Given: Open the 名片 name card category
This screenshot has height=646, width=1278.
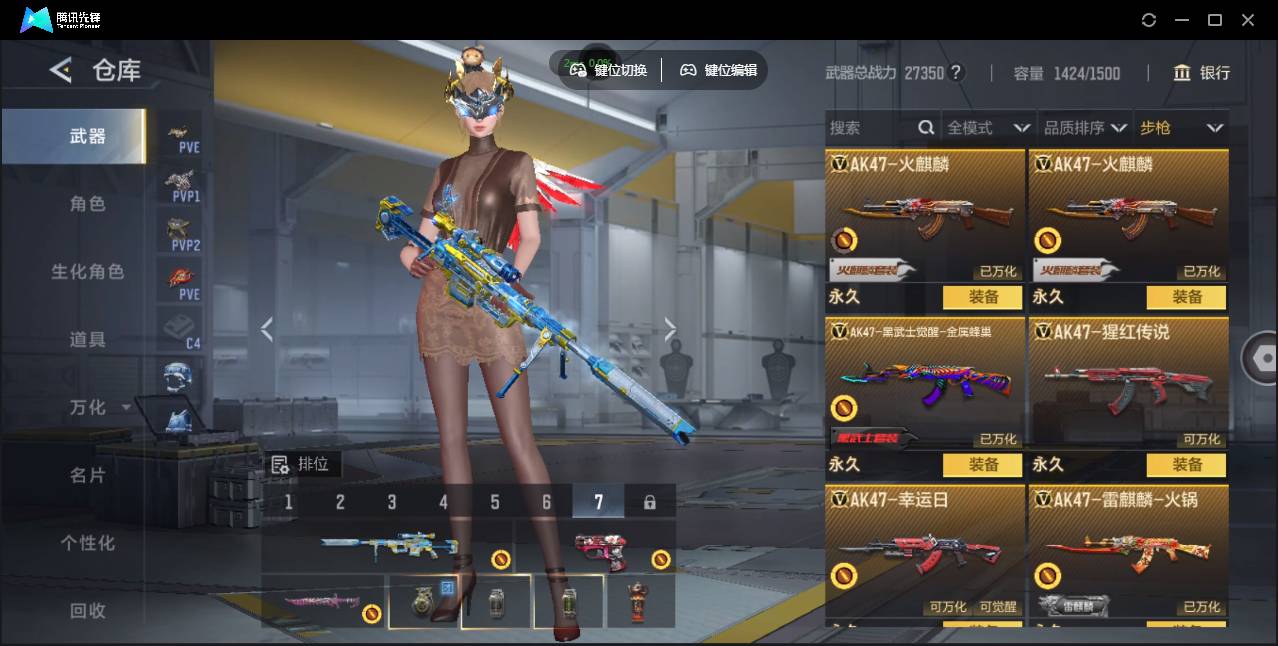Looking at the screenshot, I should [87, 475].
